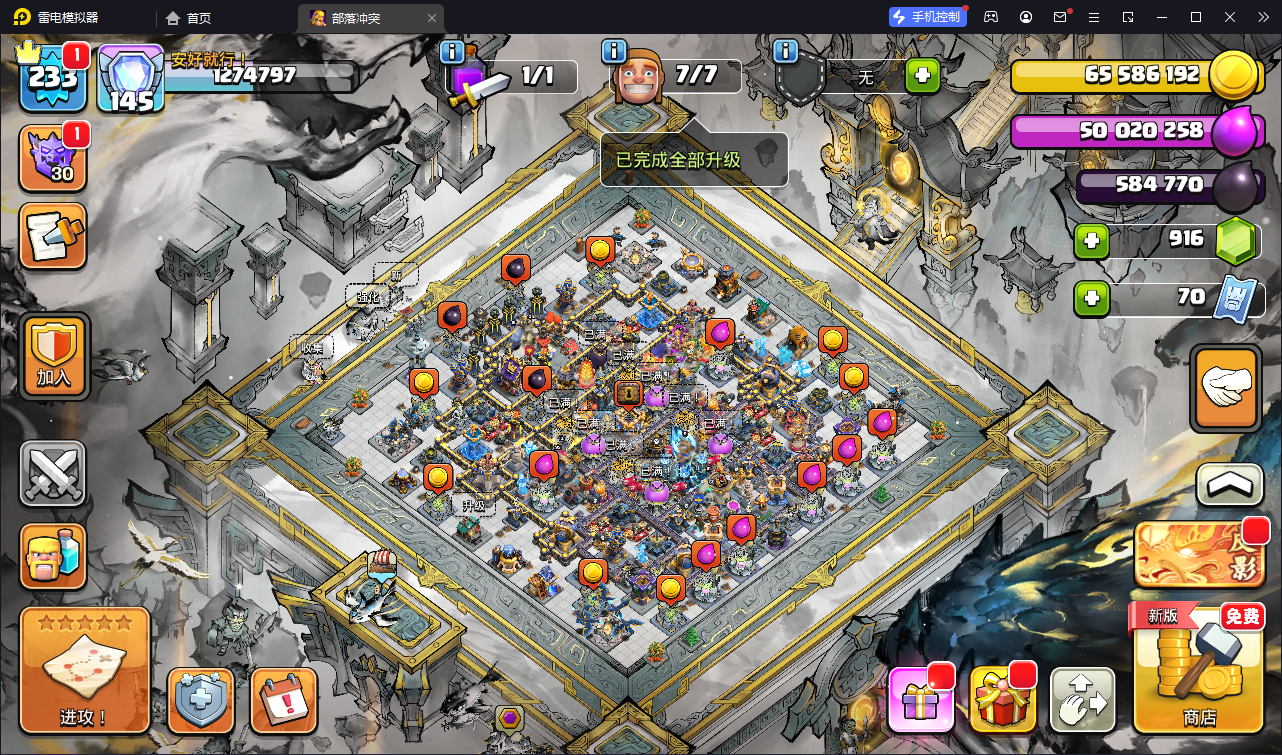The image size is (1282, 755).
Task: Collapse the side panel with up arrow
Action: 1229,486
